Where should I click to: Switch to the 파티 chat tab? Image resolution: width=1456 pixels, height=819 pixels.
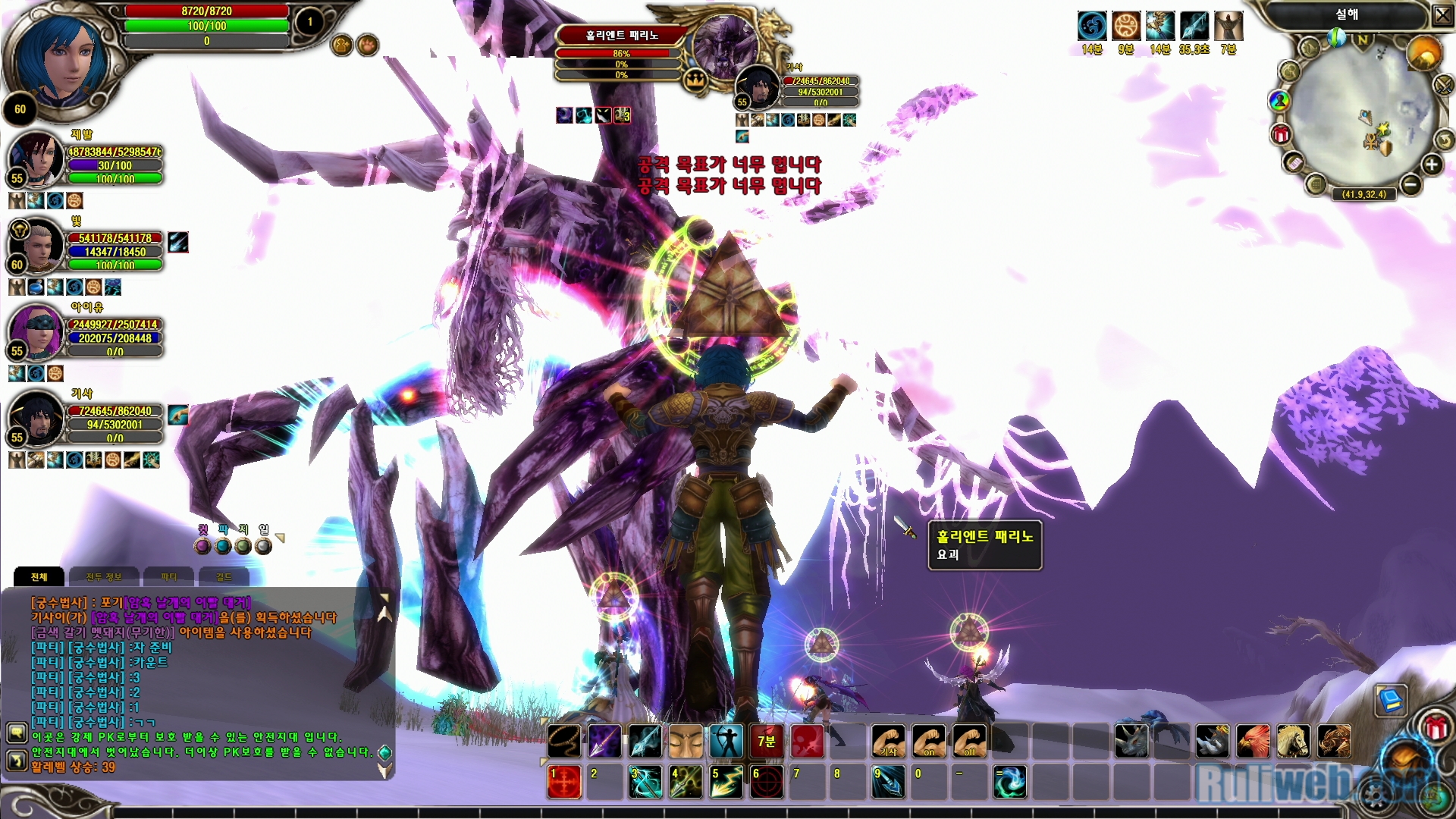pyautogui.click(x=168, y=577)
